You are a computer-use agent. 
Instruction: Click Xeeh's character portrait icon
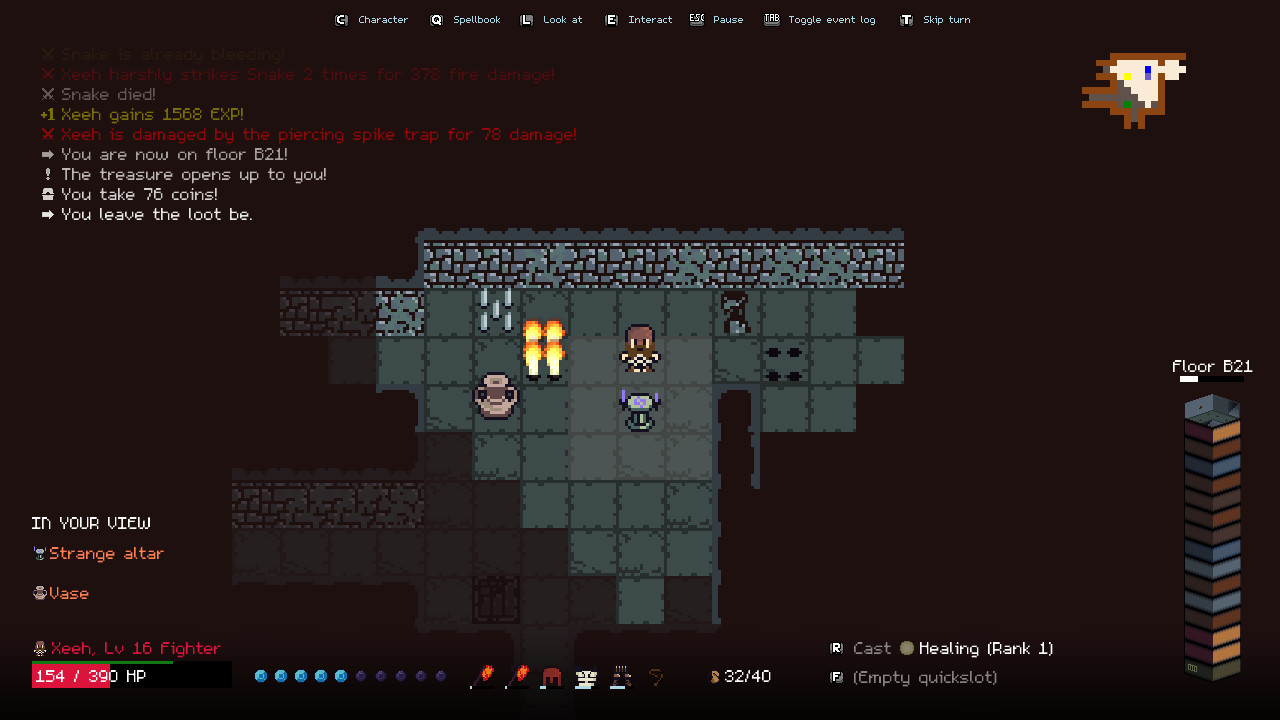coord(38,648)
